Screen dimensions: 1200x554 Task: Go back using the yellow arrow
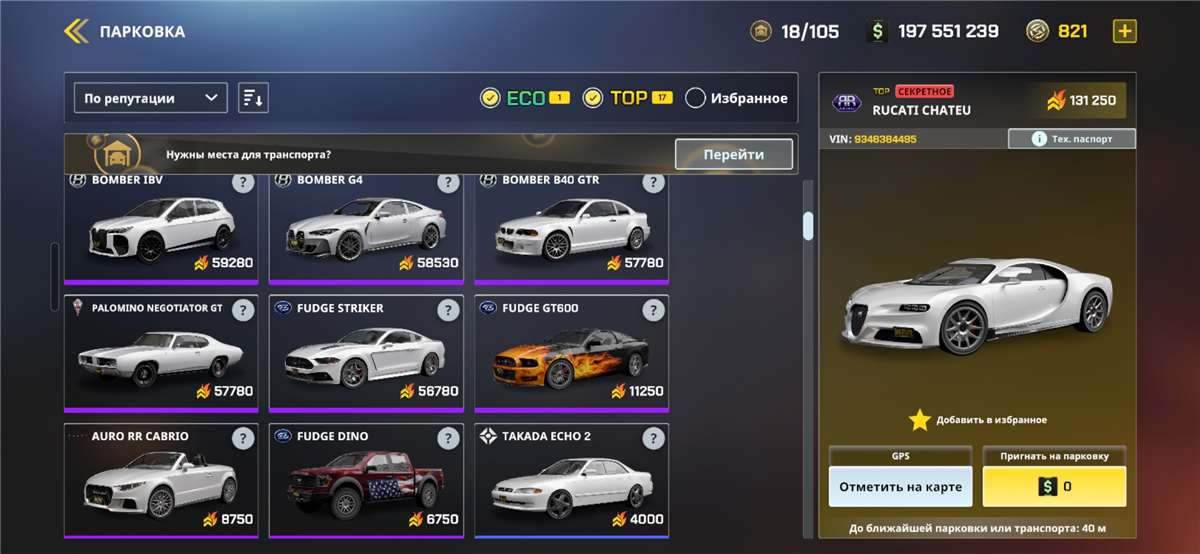tap(76, 31)
